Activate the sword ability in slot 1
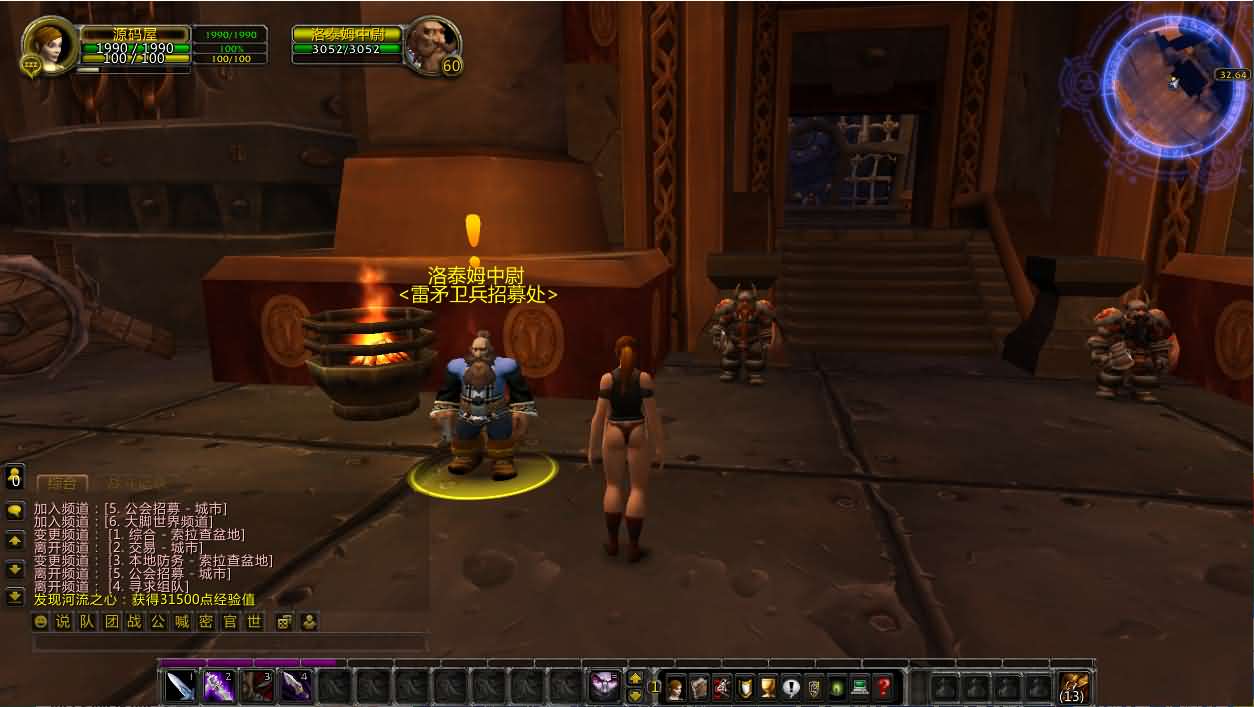This screenshot has height=707, width=1254. click(181, 686)
